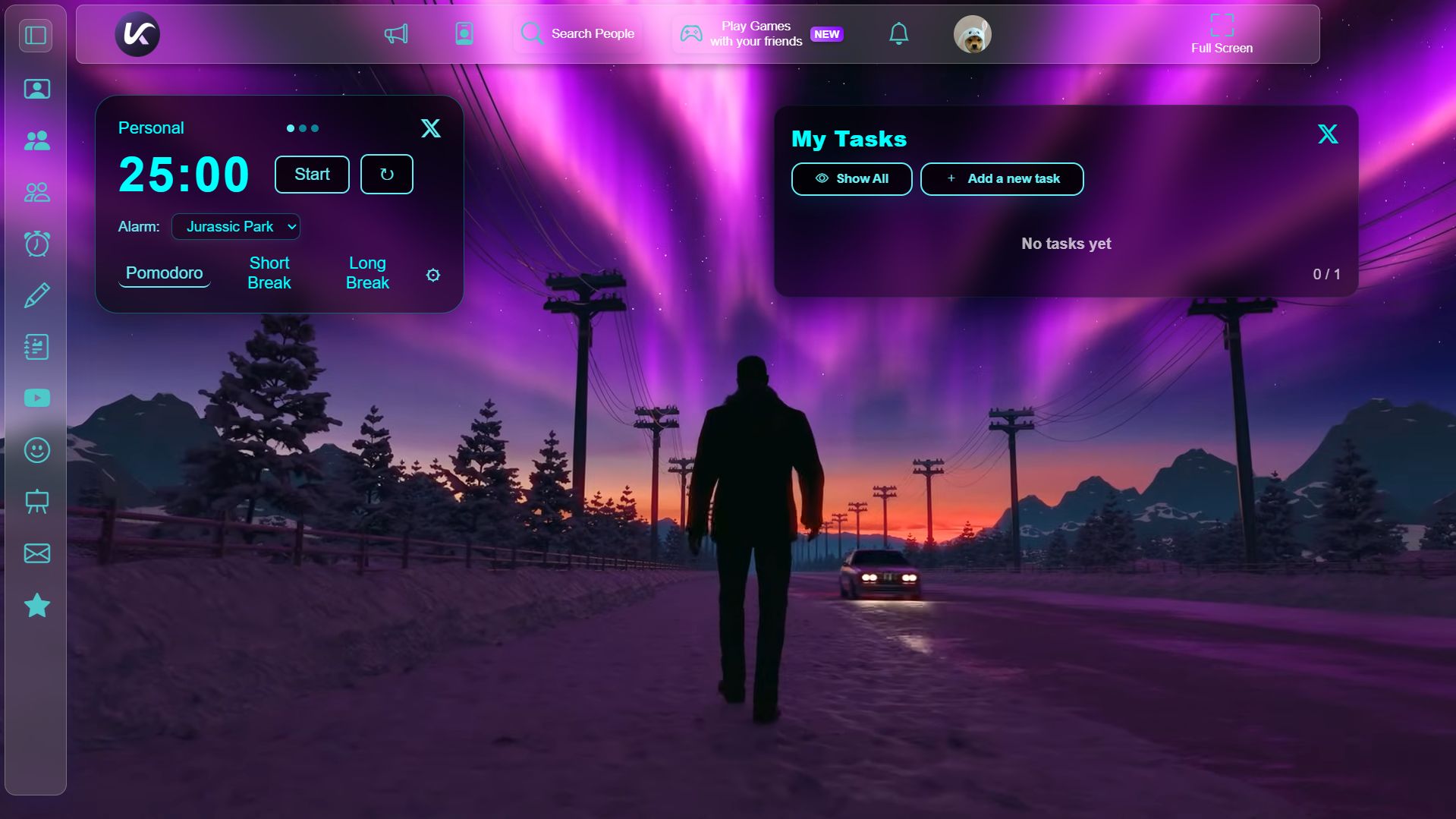Switch to the Short Break tab
This screenshot has height=819, width=1456.
point(269,272)
